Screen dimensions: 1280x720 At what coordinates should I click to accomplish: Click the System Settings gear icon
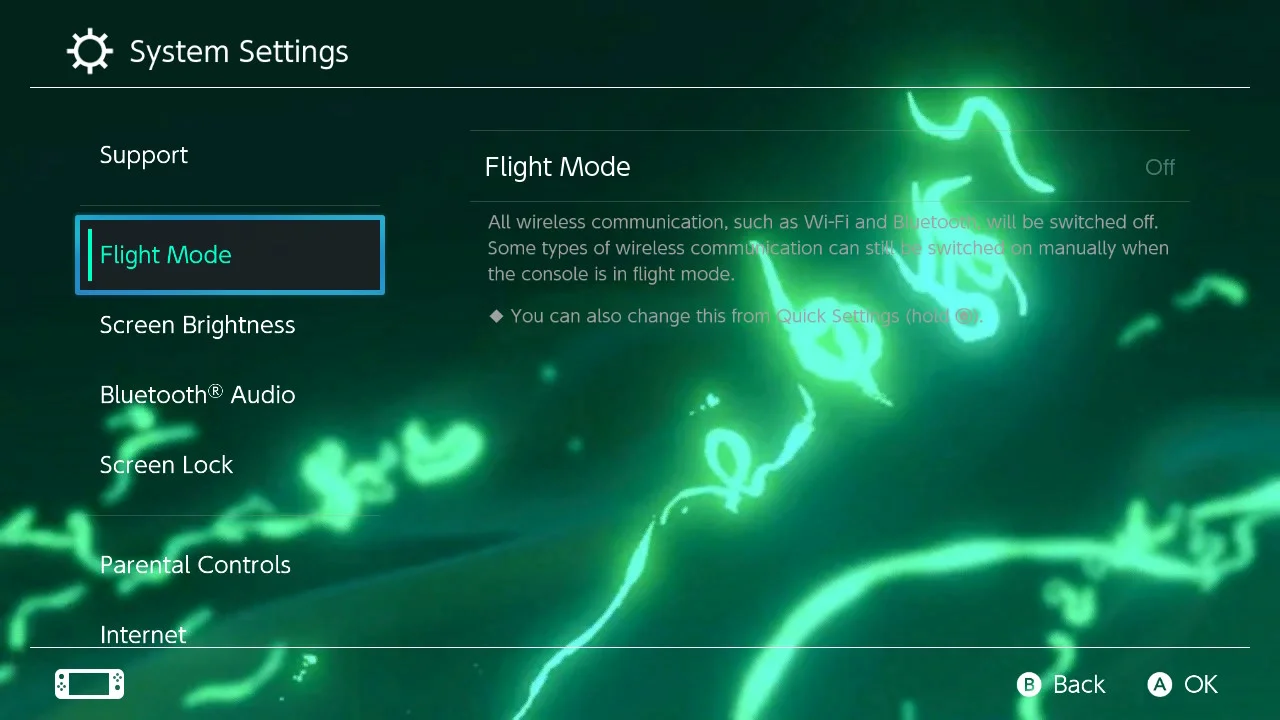tap(90, 51)
